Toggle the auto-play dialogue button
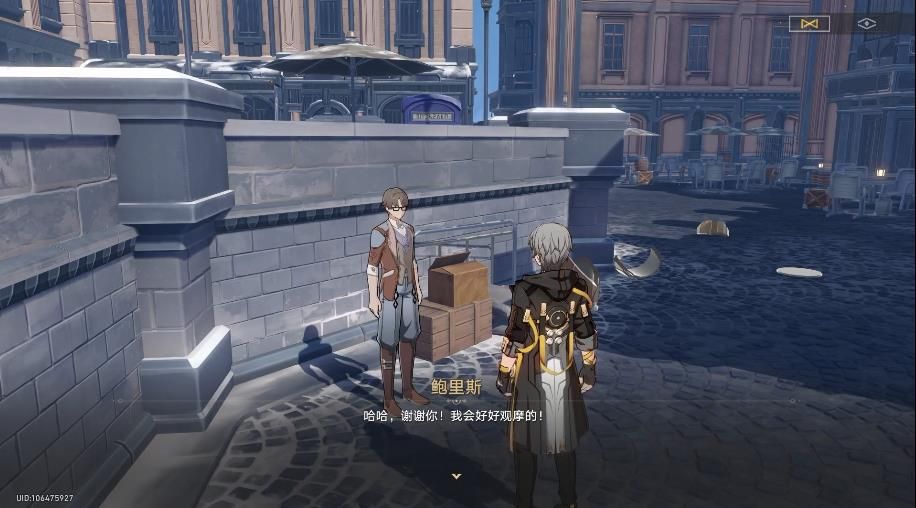916x508 pixels. coord(809,23)
